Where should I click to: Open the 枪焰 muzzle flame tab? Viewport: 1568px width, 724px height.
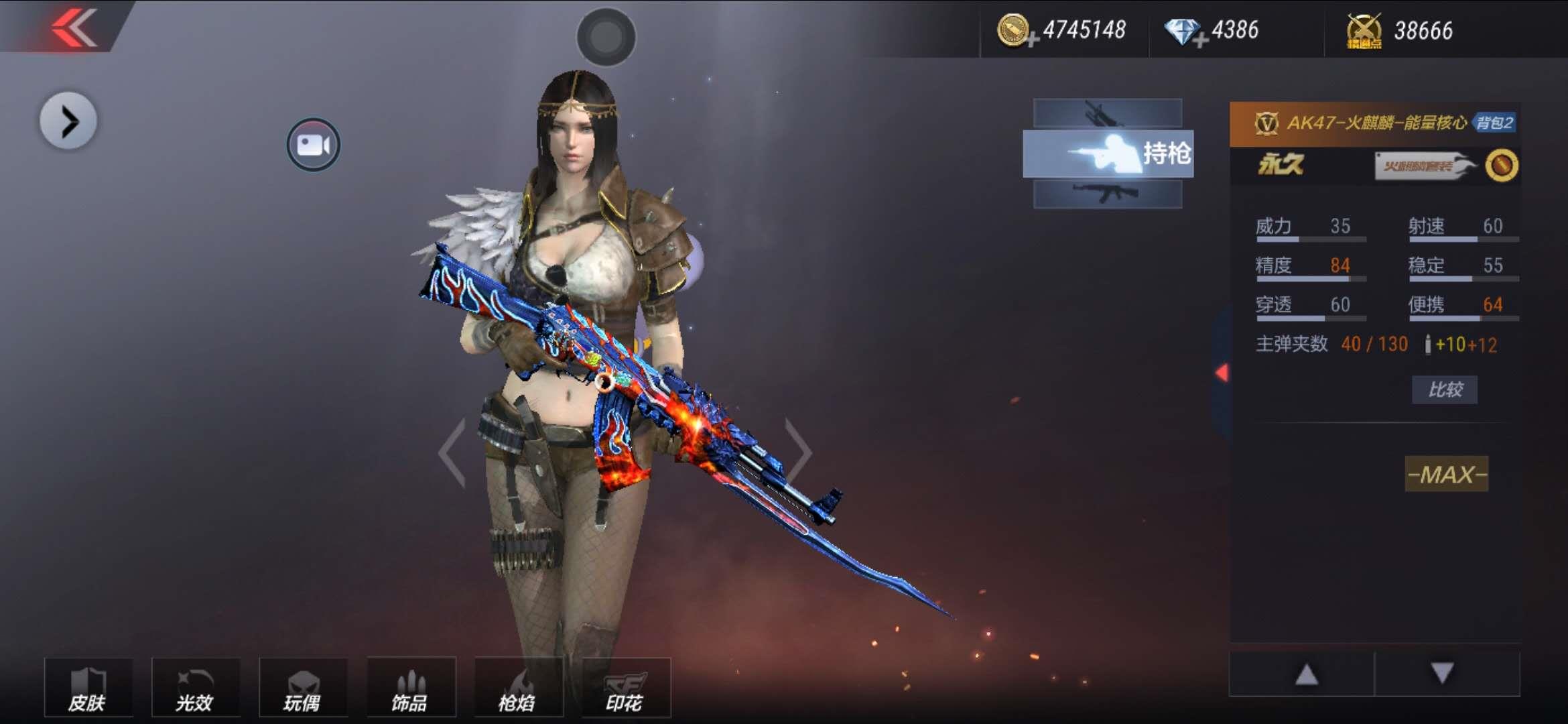point(517,688)
